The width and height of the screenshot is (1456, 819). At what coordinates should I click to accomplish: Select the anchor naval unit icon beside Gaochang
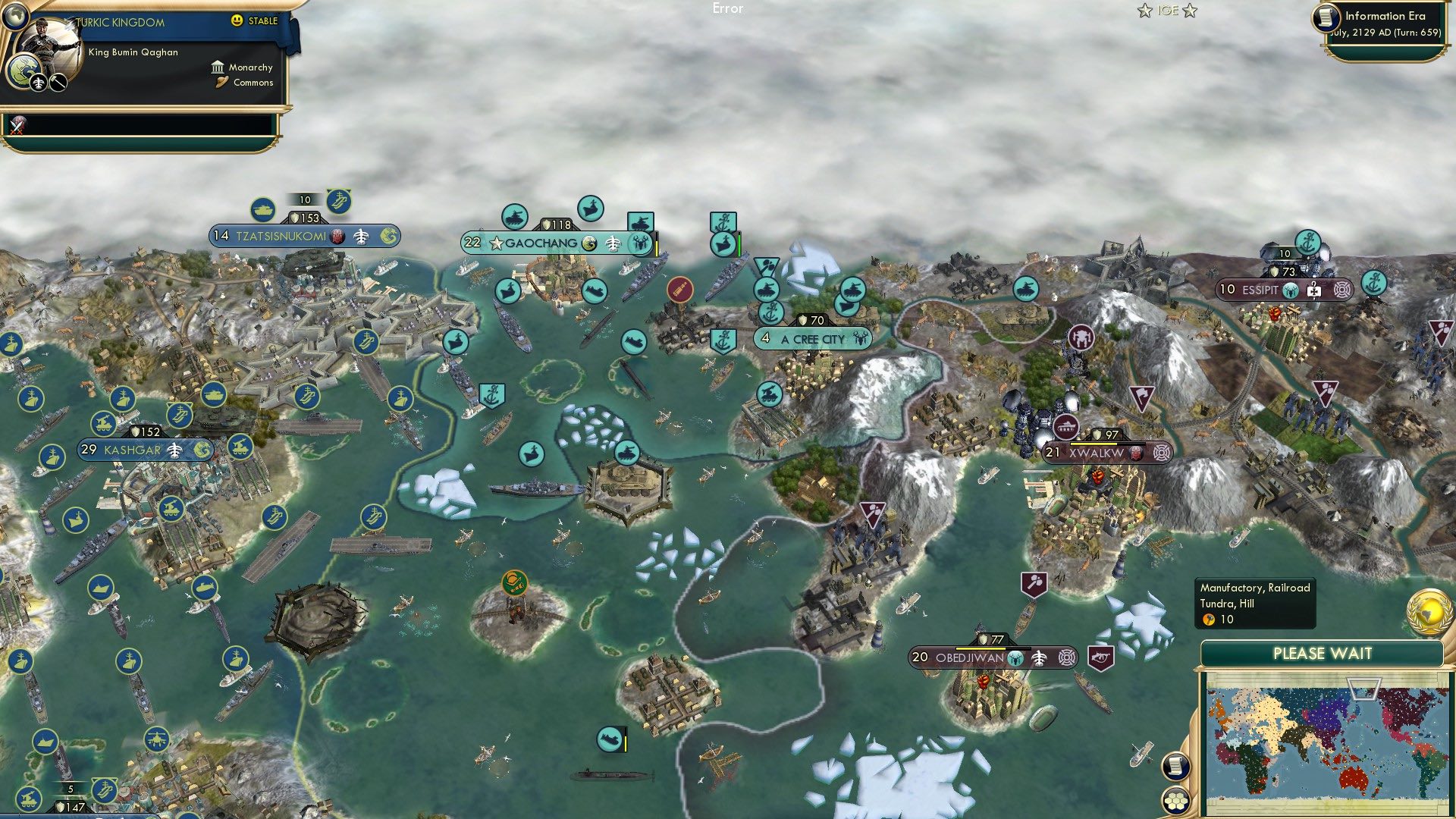723,221
